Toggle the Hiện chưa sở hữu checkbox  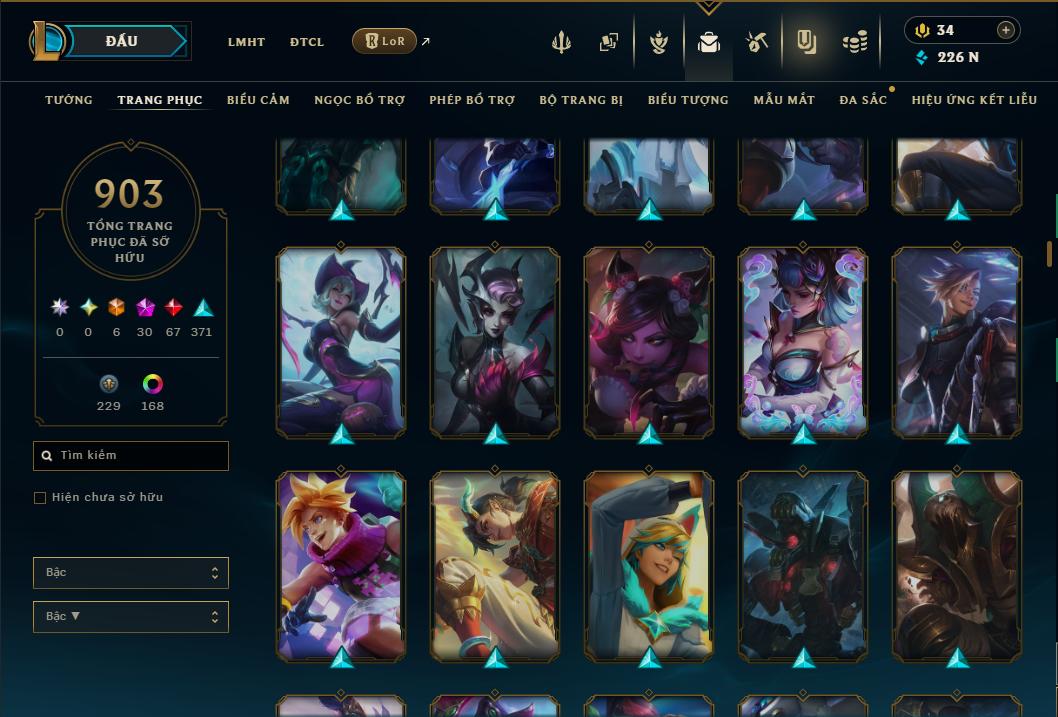(x=40, y=497)
